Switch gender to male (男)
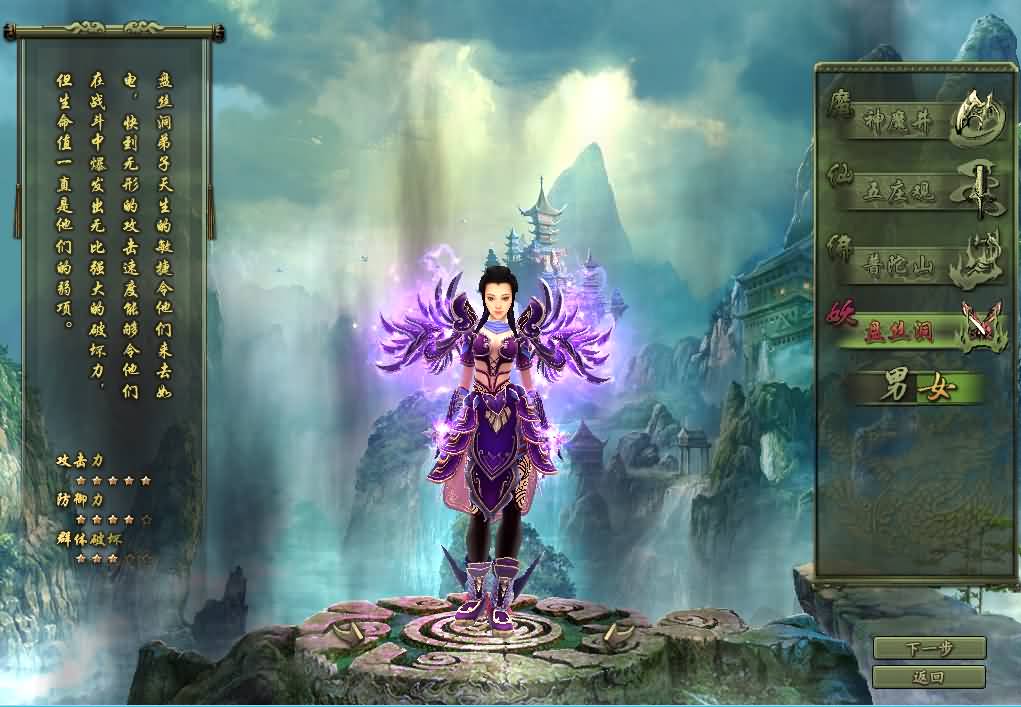 click(892, 389)
